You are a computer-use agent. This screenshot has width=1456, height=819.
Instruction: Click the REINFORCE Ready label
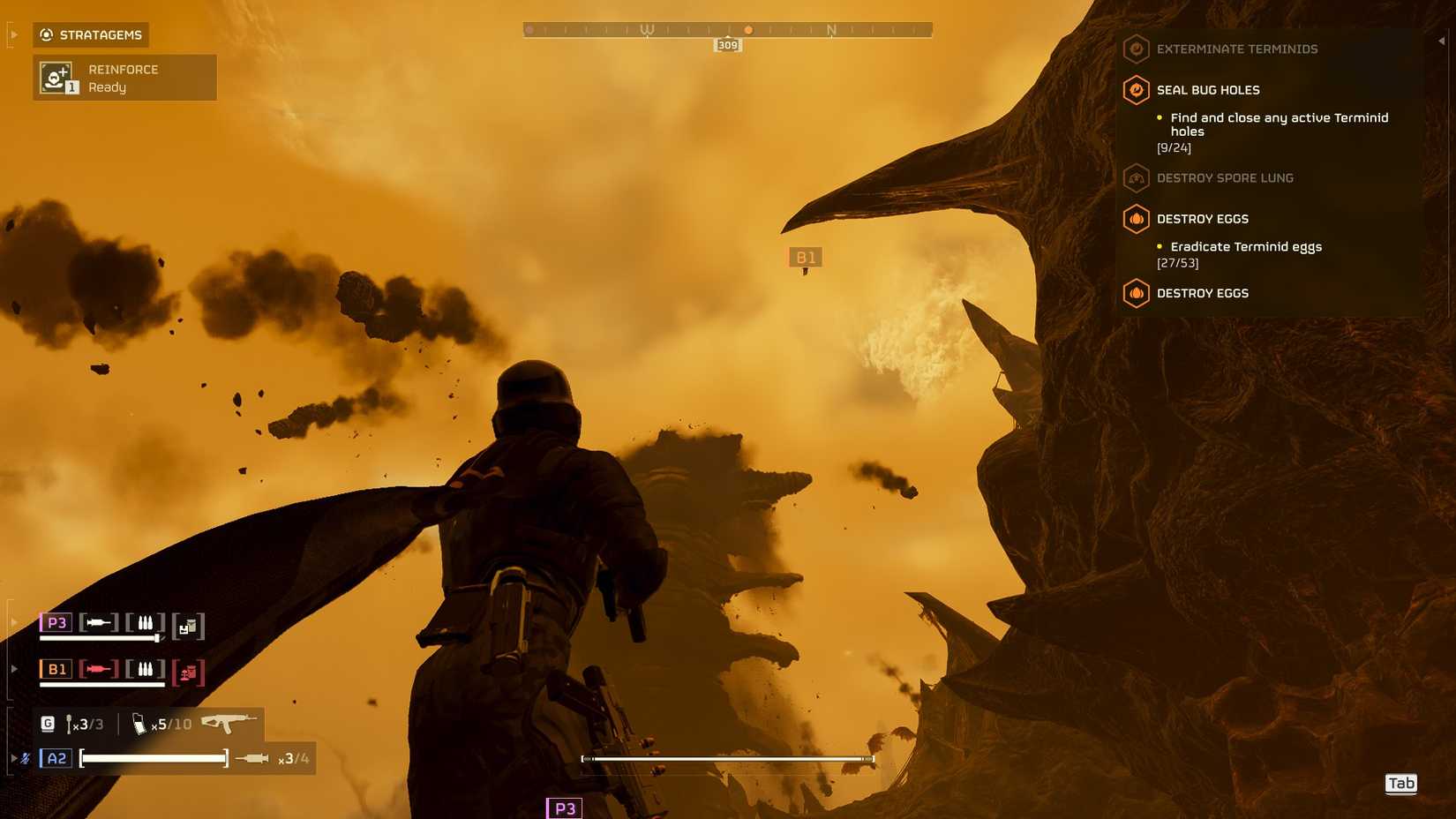[122, 78]
